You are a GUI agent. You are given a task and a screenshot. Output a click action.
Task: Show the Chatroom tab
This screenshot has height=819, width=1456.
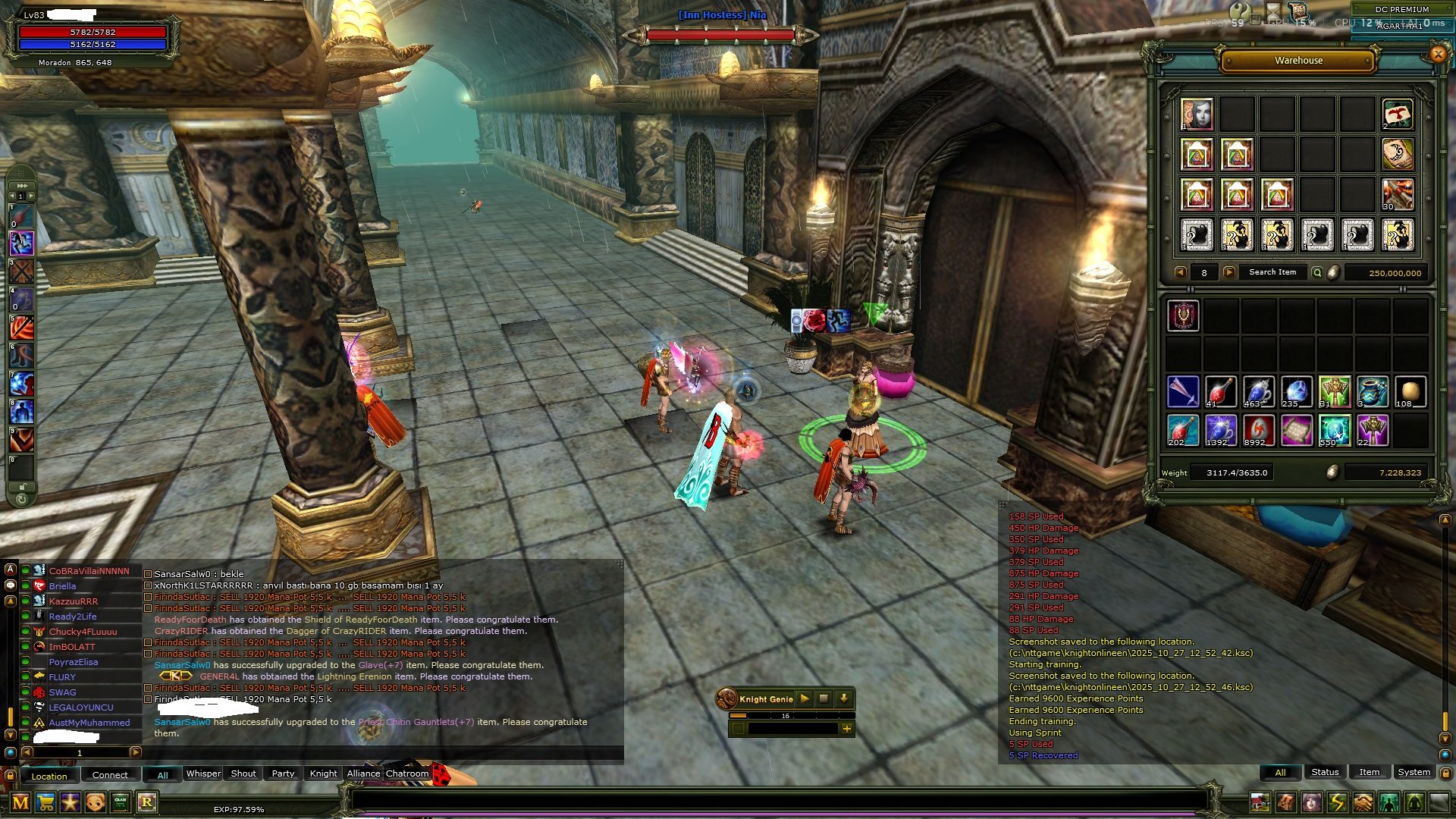coord(407,773)
